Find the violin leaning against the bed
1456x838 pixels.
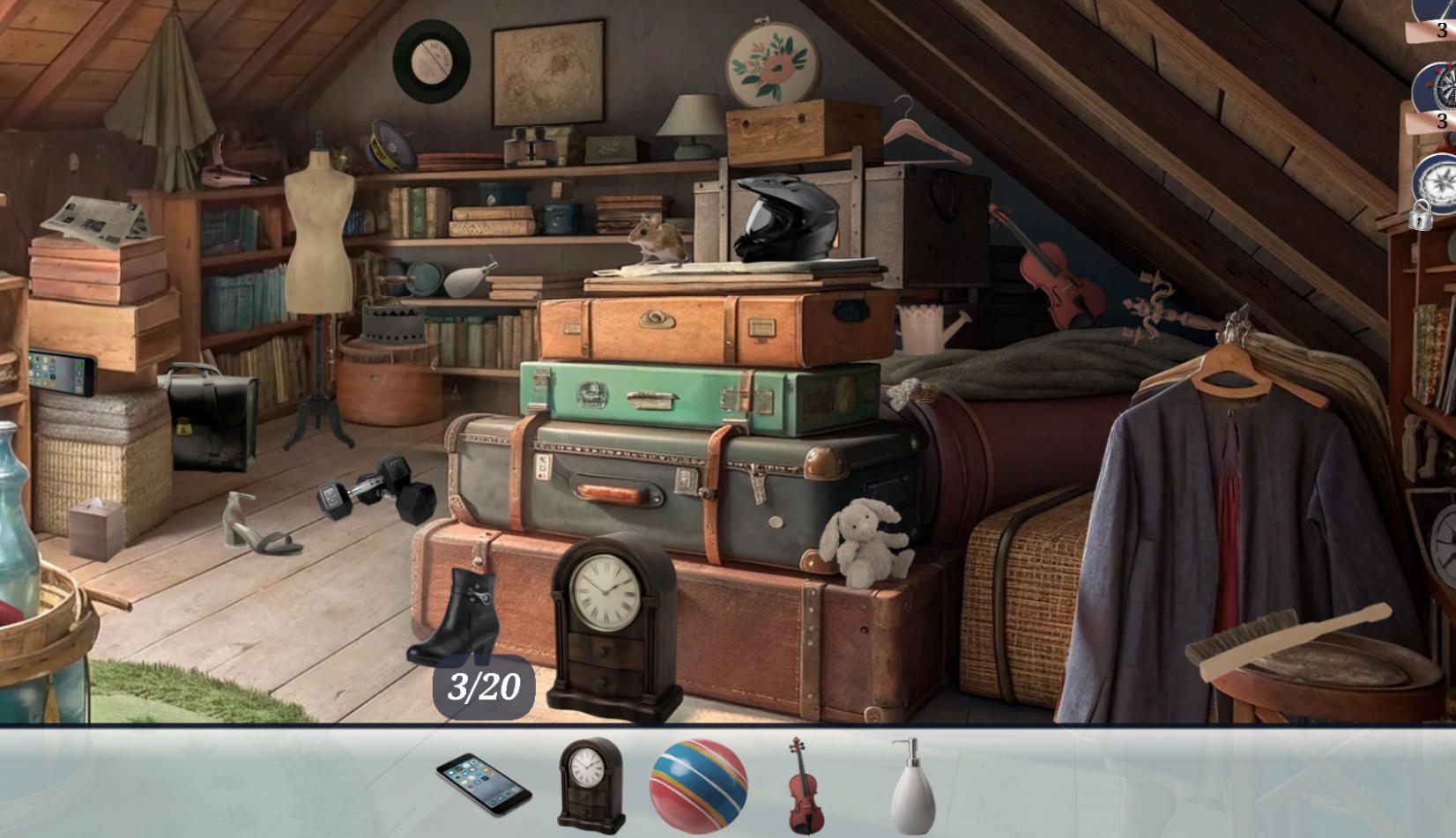coord(1062,280)
